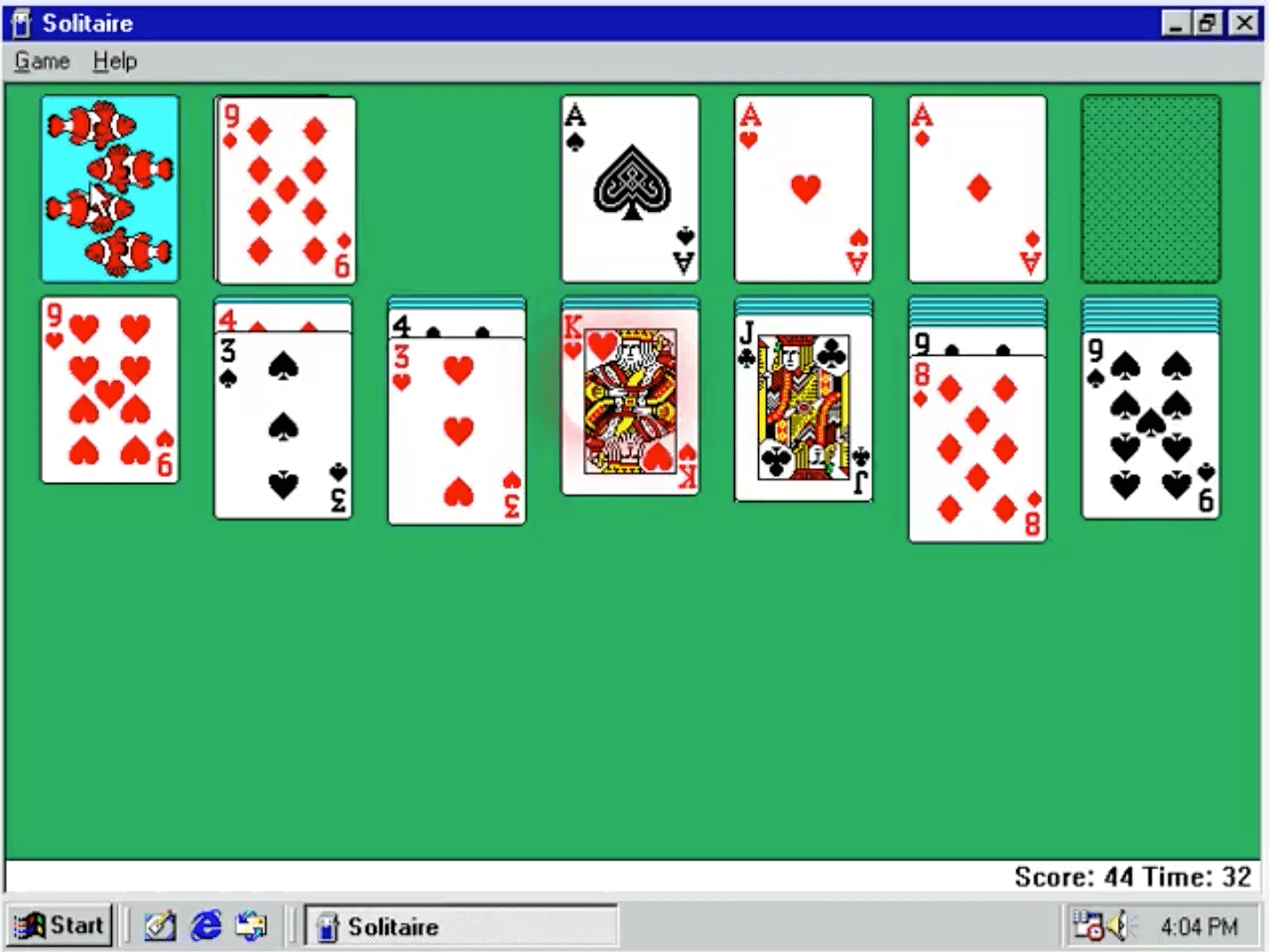Select the Ace of Hearts foundation card
Screen dimensions: 1269x952
tap(802, 188)
